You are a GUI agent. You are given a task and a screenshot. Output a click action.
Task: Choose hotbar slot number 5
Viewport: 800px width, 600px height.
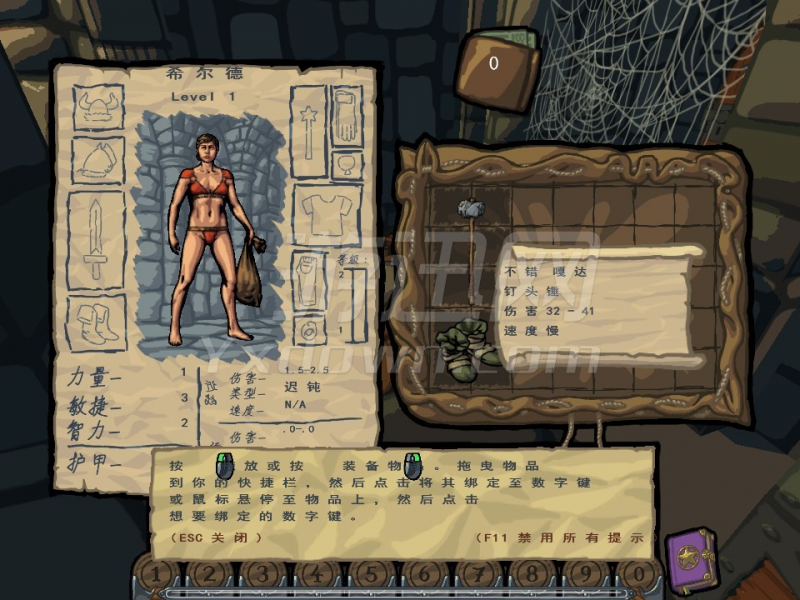(x=370, y=575)
